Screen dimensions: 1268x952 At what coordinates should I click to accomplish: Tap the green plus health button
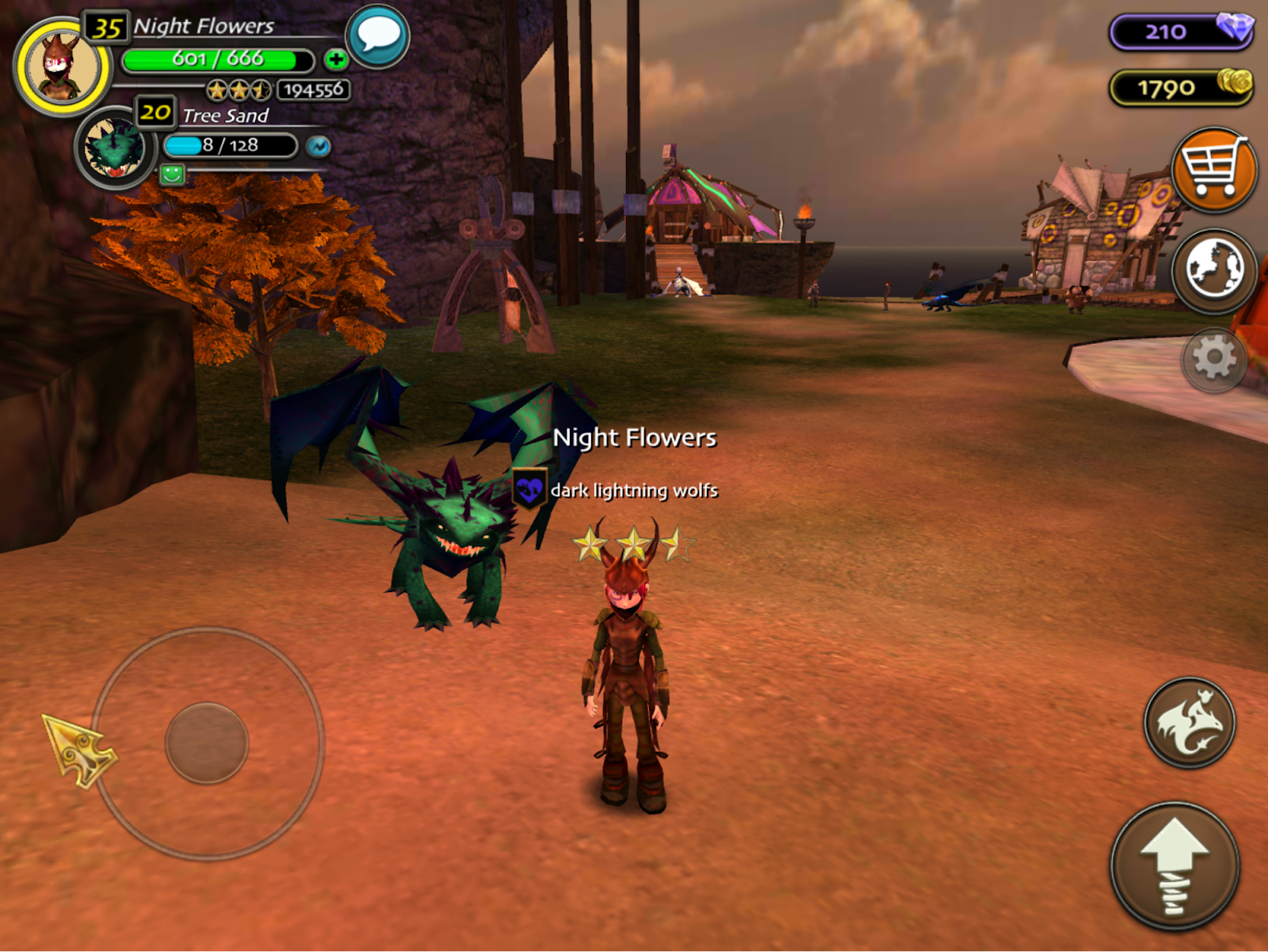click(335, 59)
